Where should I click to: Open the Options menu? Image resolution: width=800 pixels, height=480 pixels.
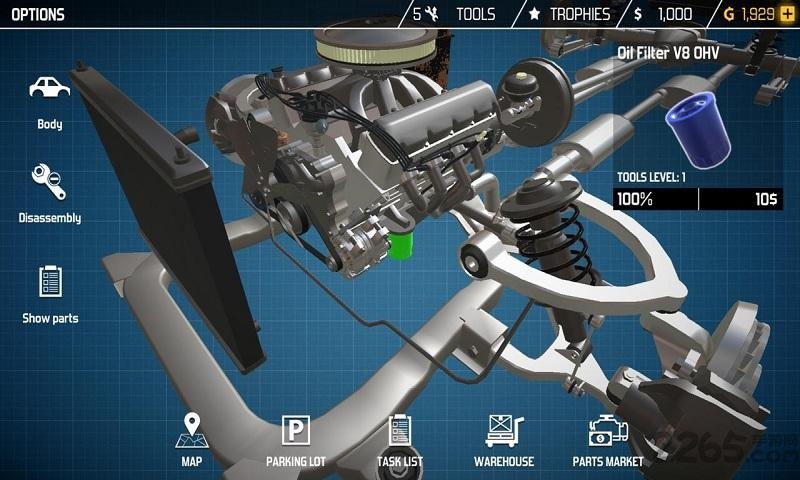coord(38,14)
